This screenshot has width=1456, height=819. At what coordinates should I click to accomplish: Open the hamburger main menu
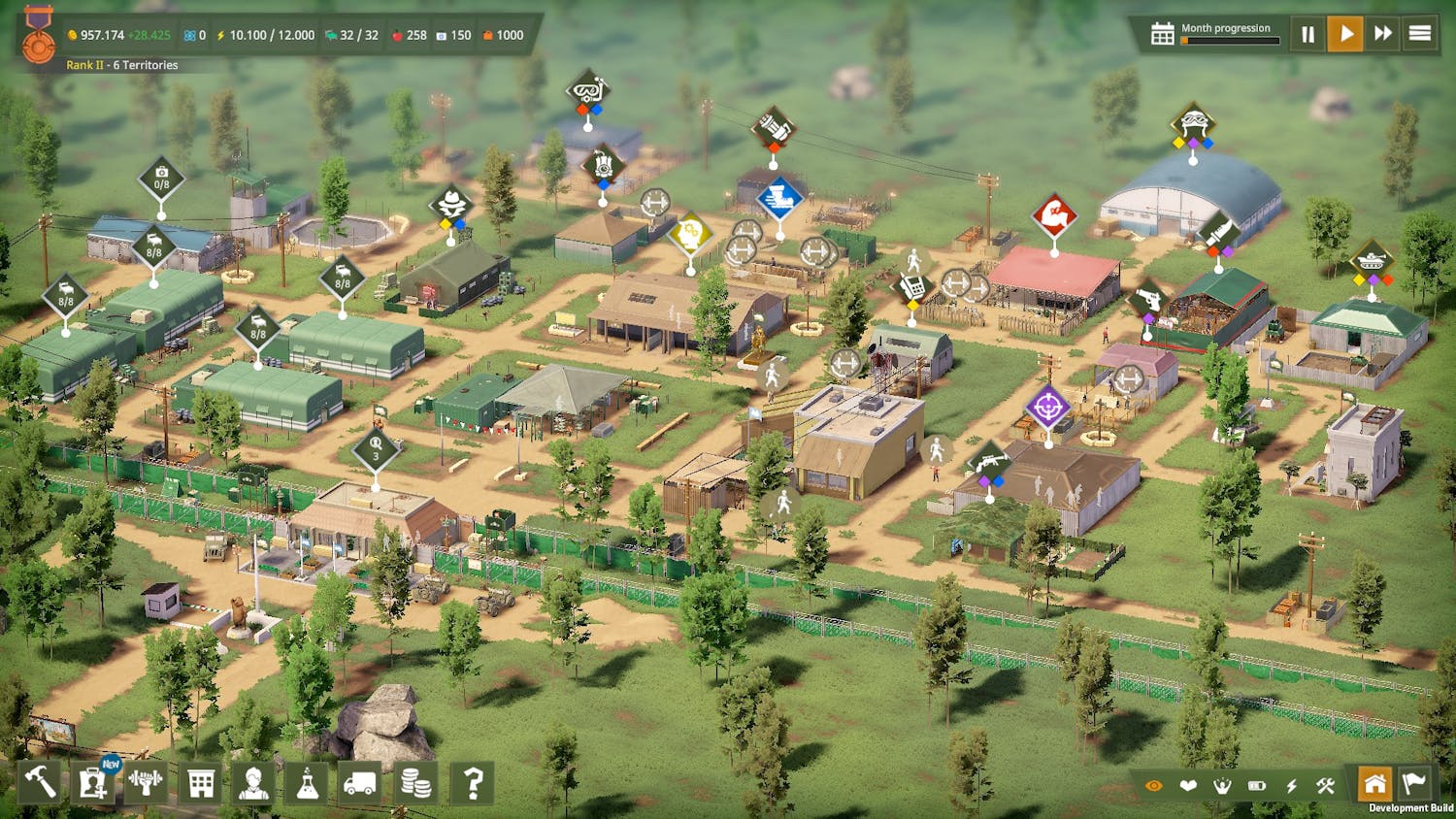(x=1420, y=35)
